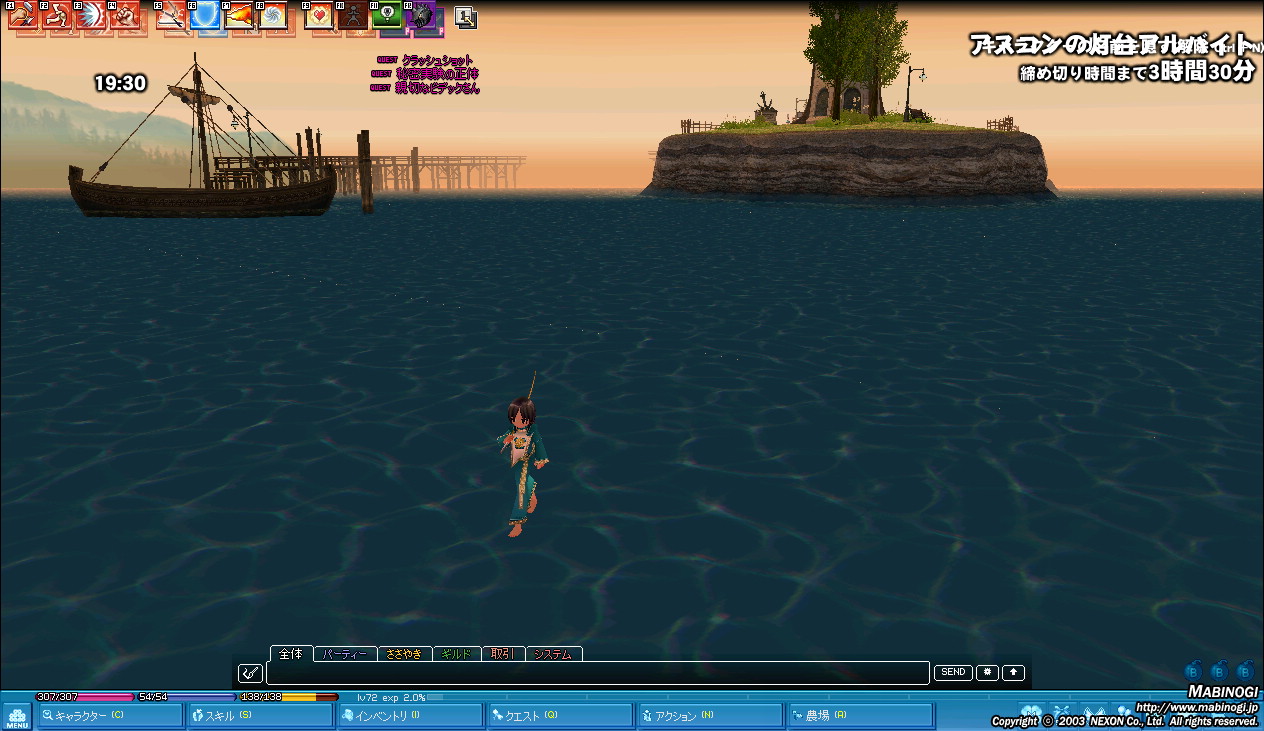Click the chat options gear button
The height and width of the screenshot is (731, 1264).
click(987, 672)
